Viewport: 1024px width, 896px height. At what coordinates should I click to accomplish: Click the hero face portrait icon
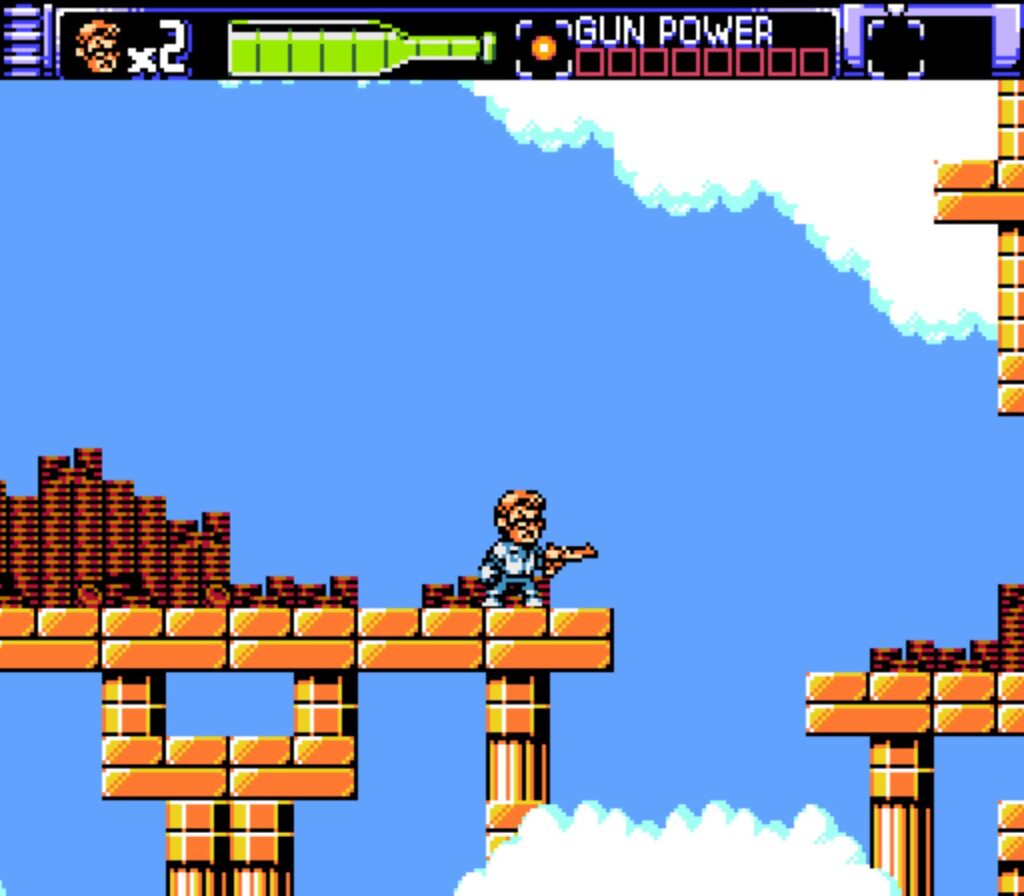[x=99, y=46]
